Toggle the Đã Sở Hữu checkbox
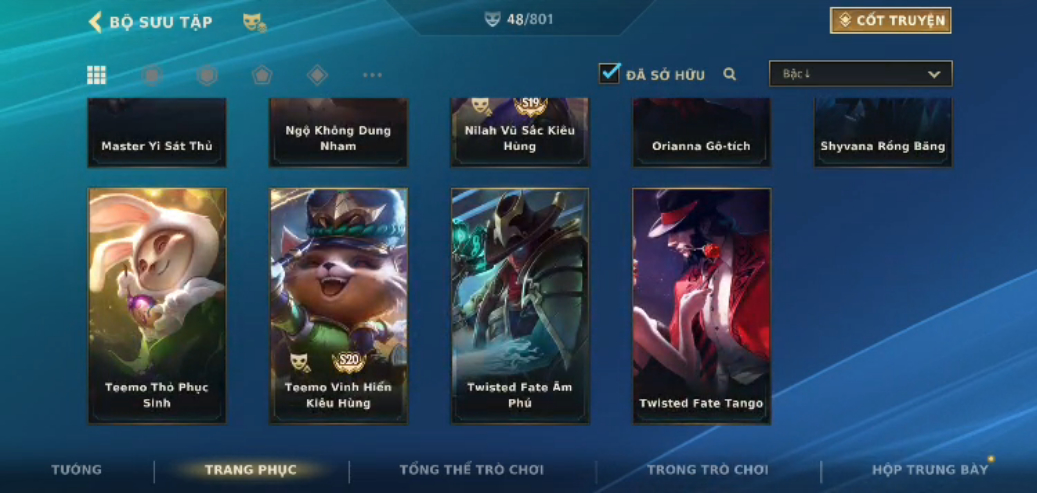Image resolution: width=1037 pixels, height=493 pixels. point(609,73)
